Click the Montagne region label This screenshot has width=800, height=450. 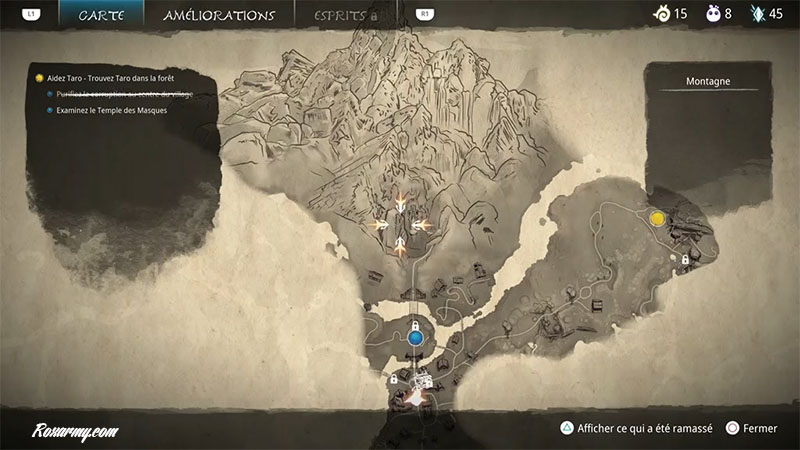708,81
